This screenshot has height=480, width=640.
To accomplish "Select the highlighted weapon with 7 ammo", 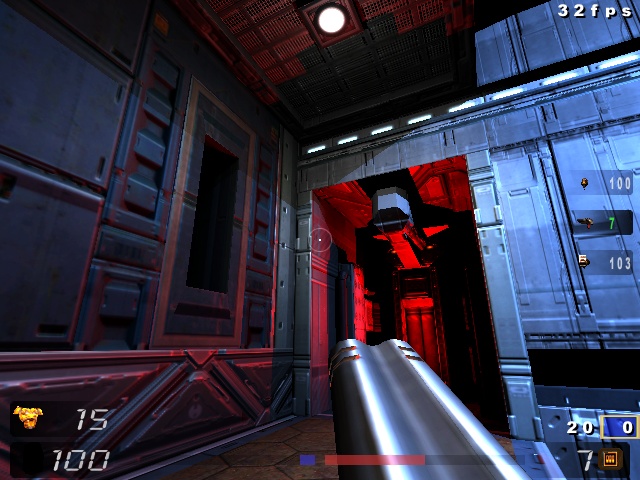I will click(x=606, y=223).
